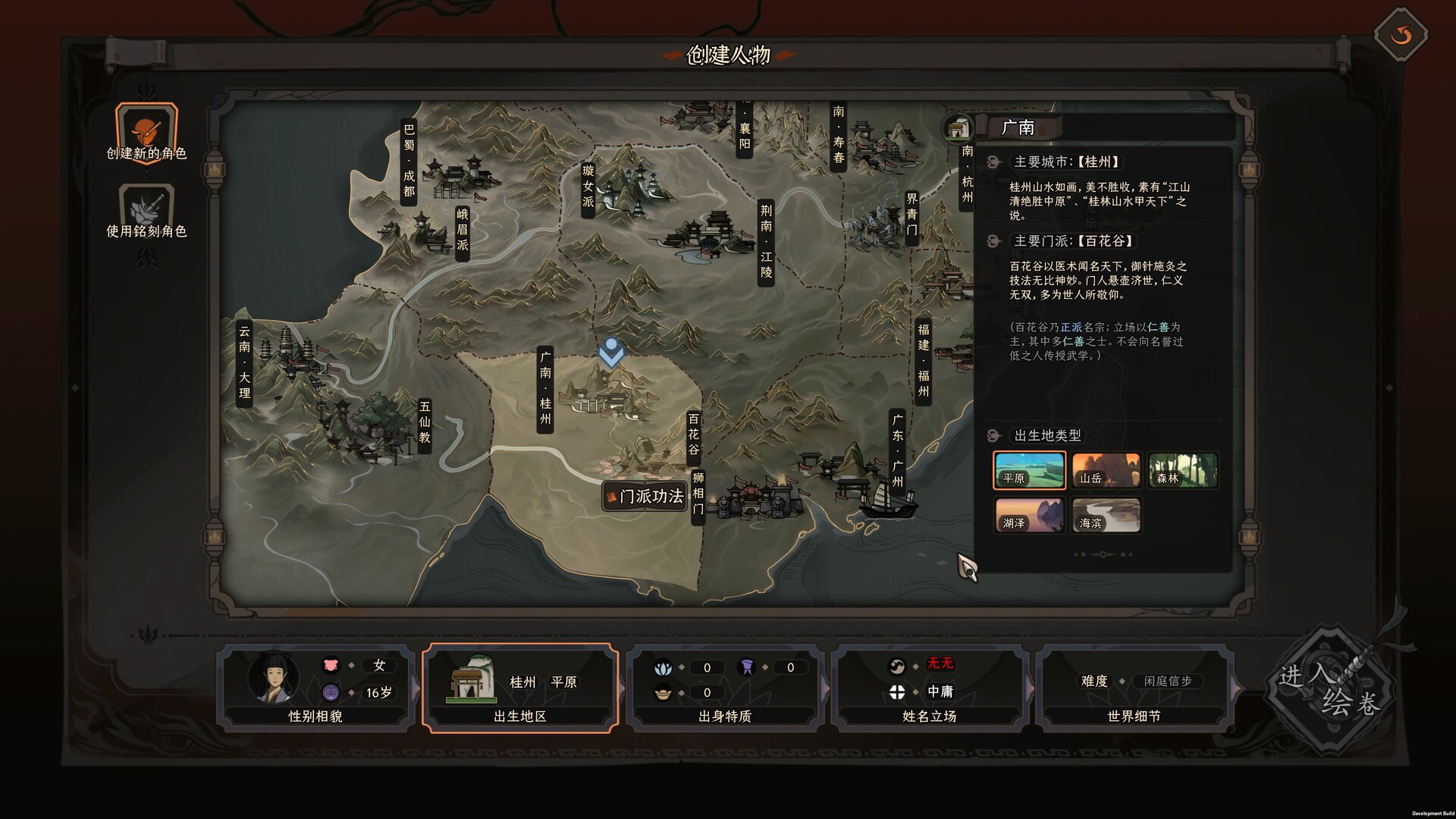
Task: Open the 使用铭刻角色 panel icon
Action: 146,203
